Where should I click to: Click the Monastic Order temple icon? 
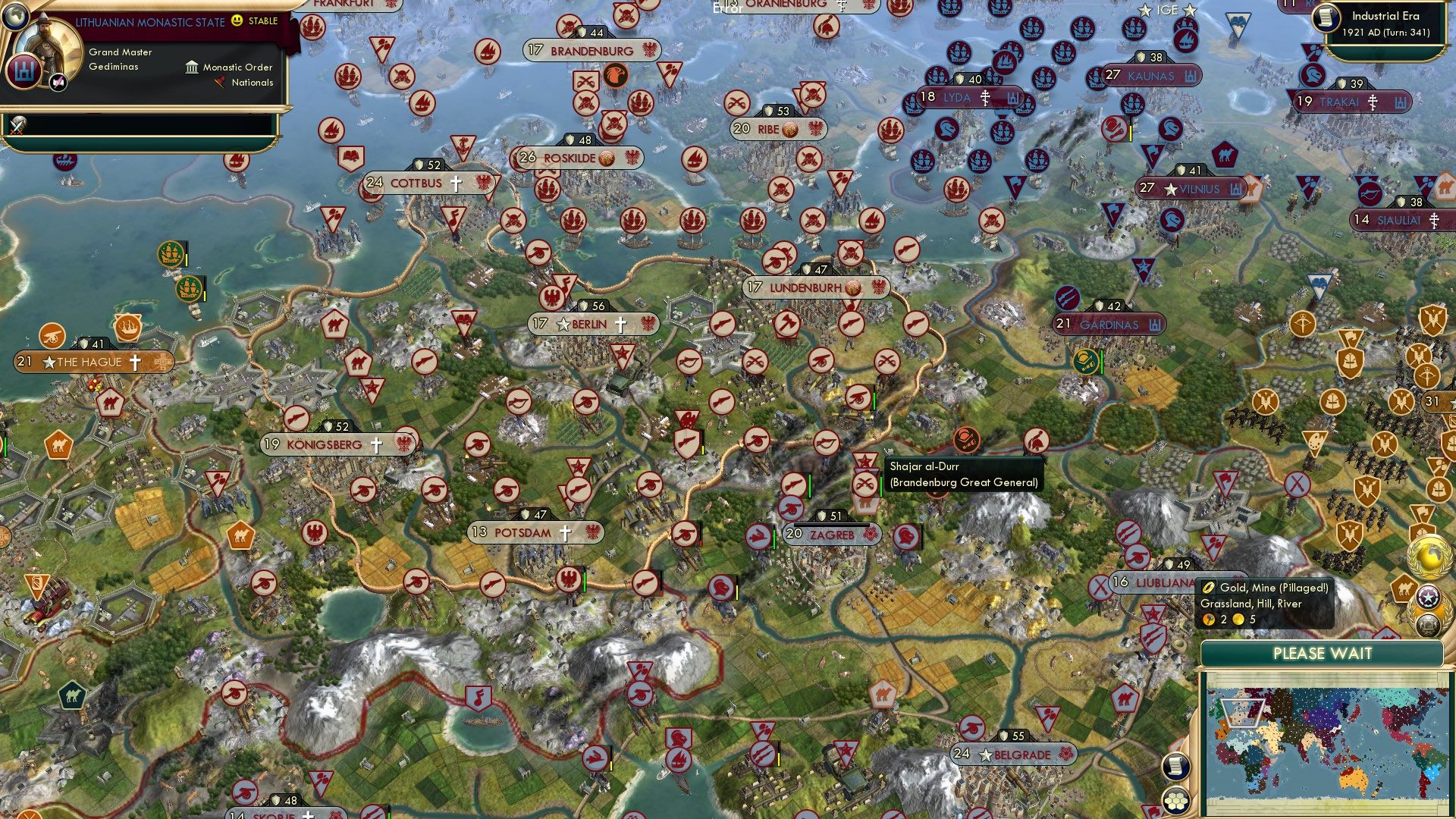[x=192, y=68]
